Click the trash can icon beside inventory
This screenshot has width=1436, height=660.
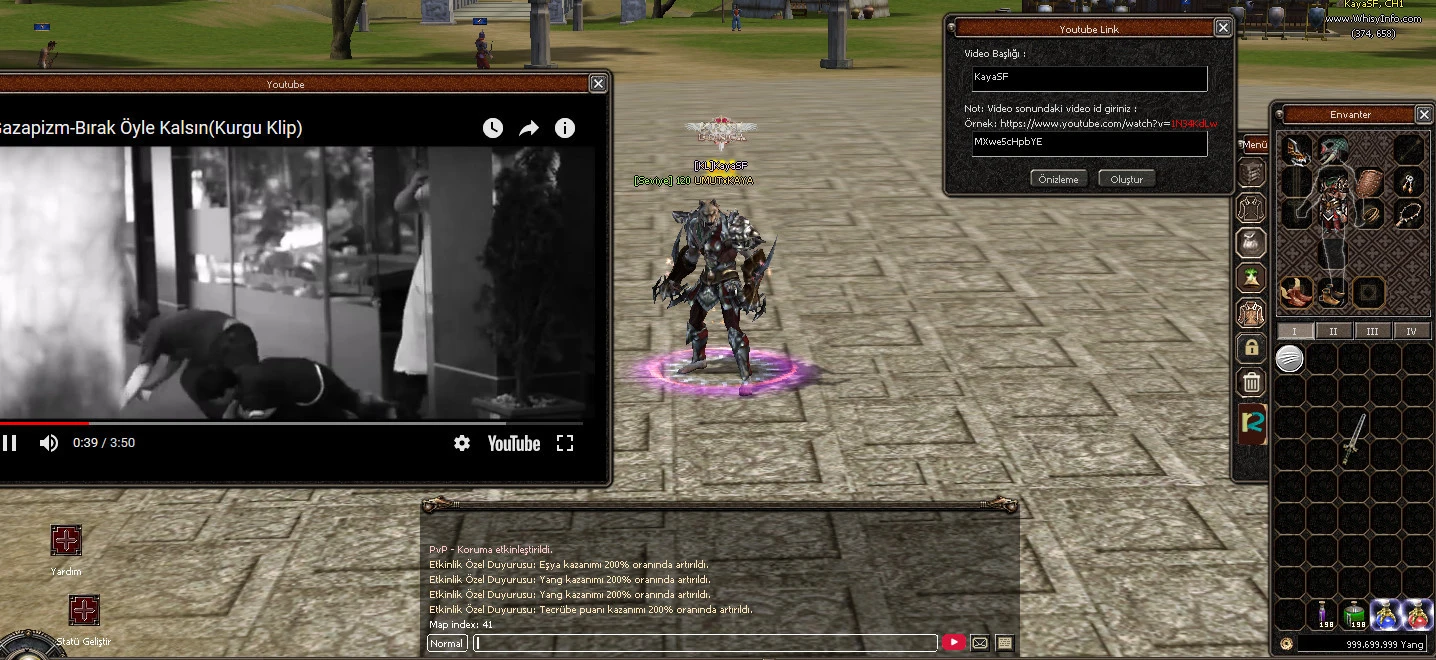(1251, 382)
